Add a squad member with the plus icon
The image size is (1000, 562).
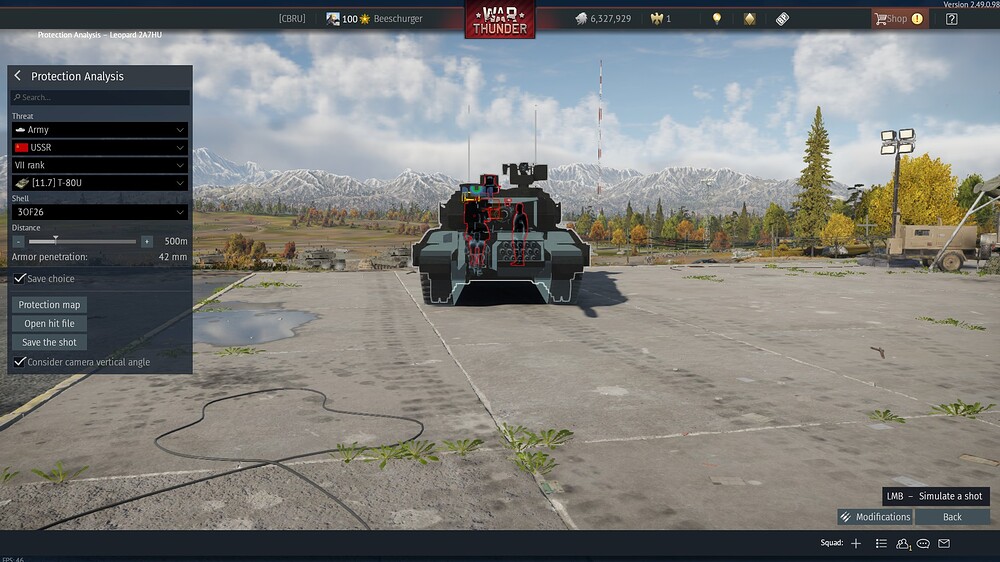click(856, 543)
